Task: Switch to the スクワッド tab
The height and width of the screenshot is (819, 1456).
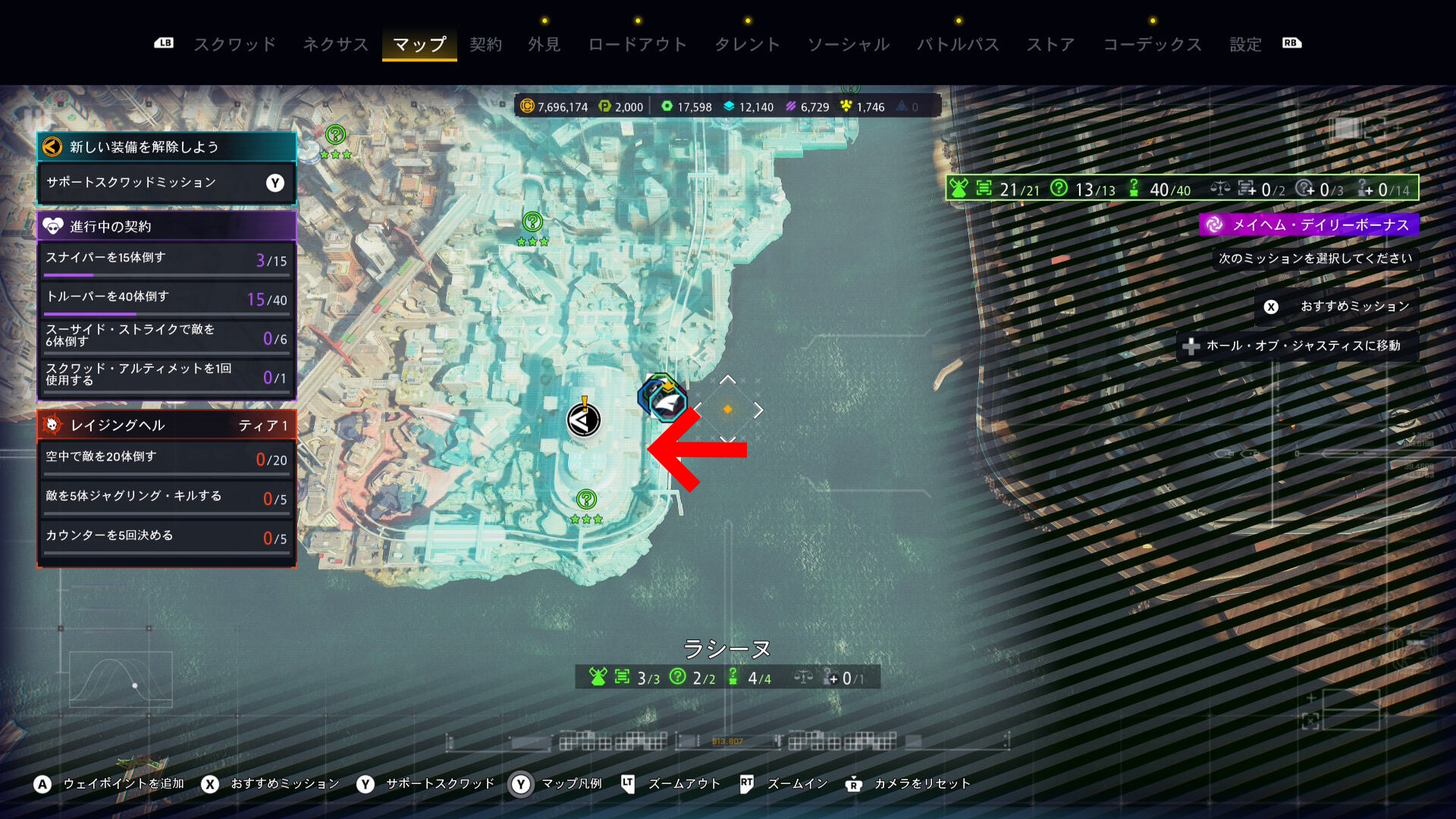Action: tap(234, 45)
